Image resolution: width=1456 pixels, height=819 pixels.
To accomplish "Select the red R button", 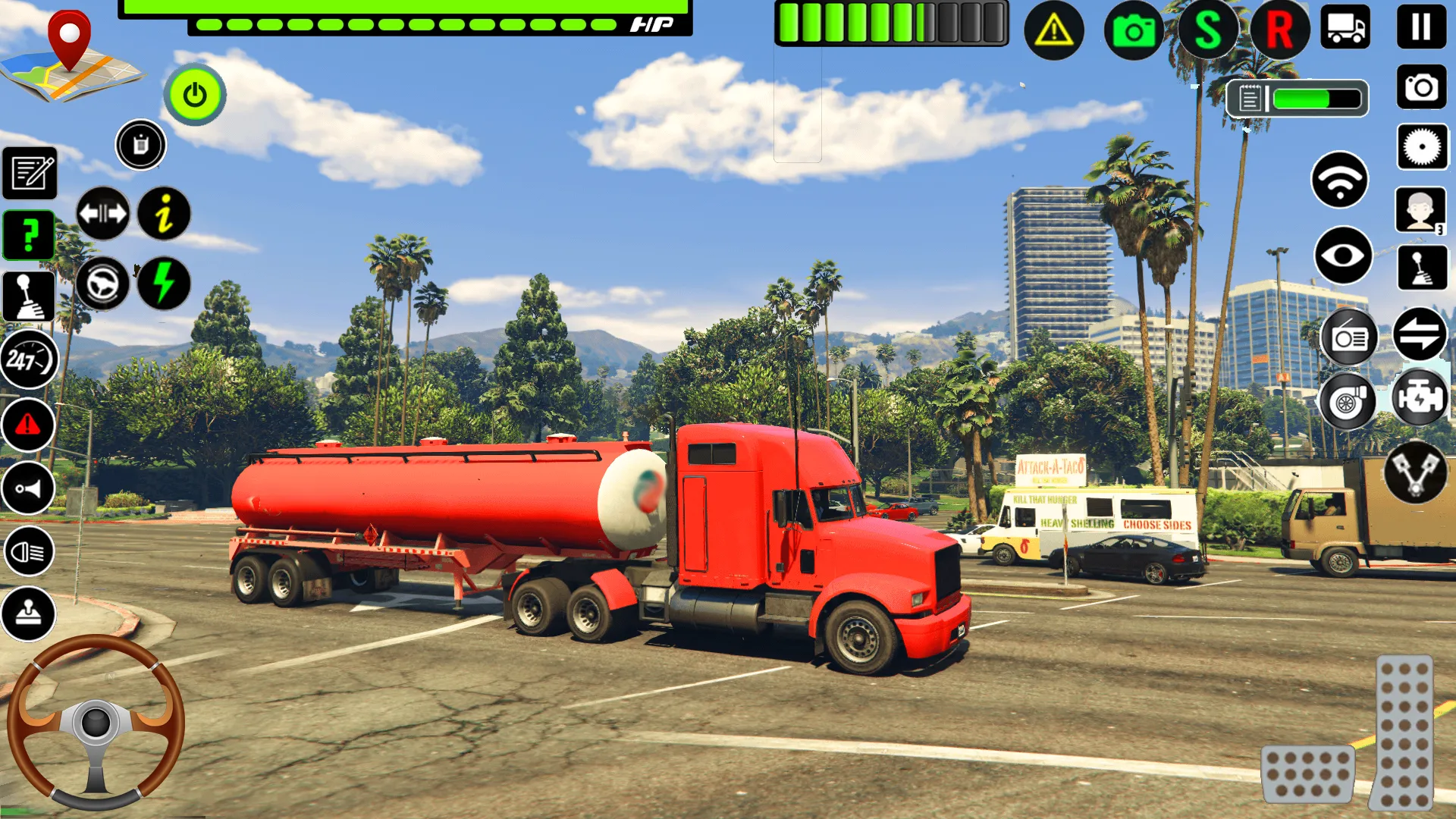I will tap(1279, 30).
